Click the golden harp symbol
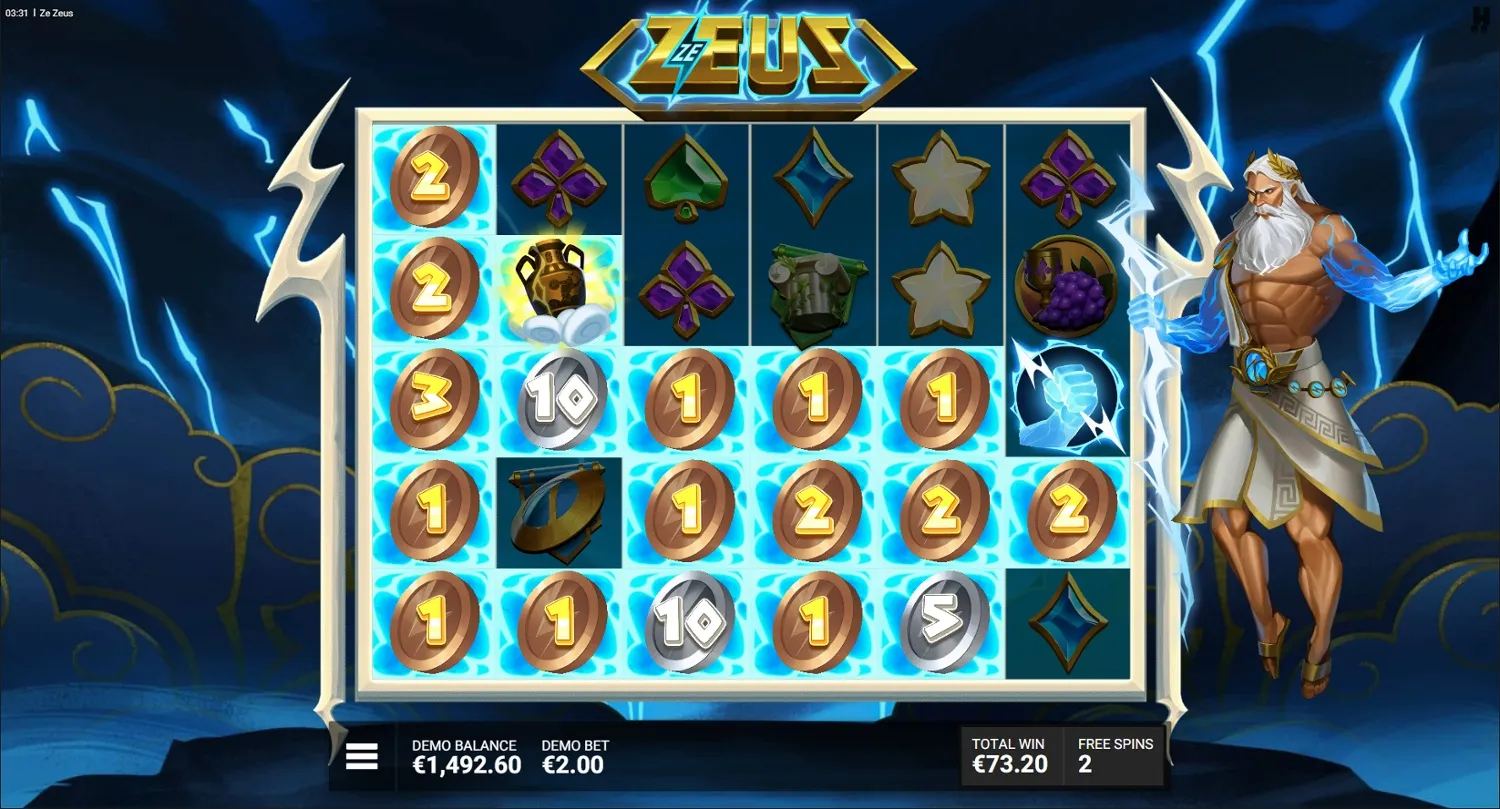 click(558, 510)
